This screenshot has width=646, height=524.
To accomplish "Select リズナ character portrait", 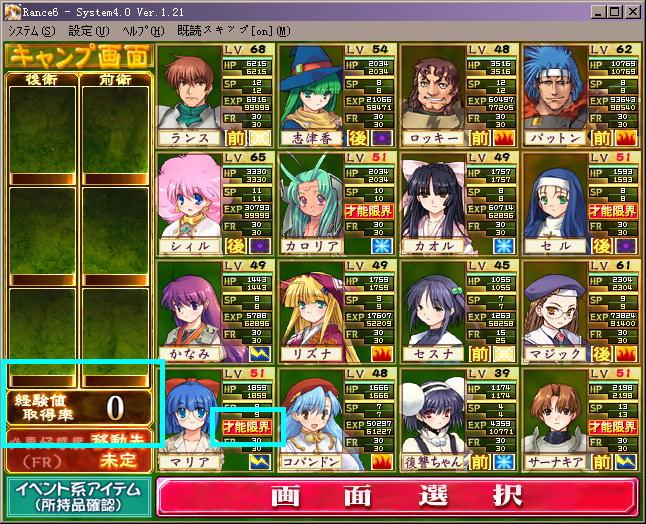I will click(x=311, y=304).
